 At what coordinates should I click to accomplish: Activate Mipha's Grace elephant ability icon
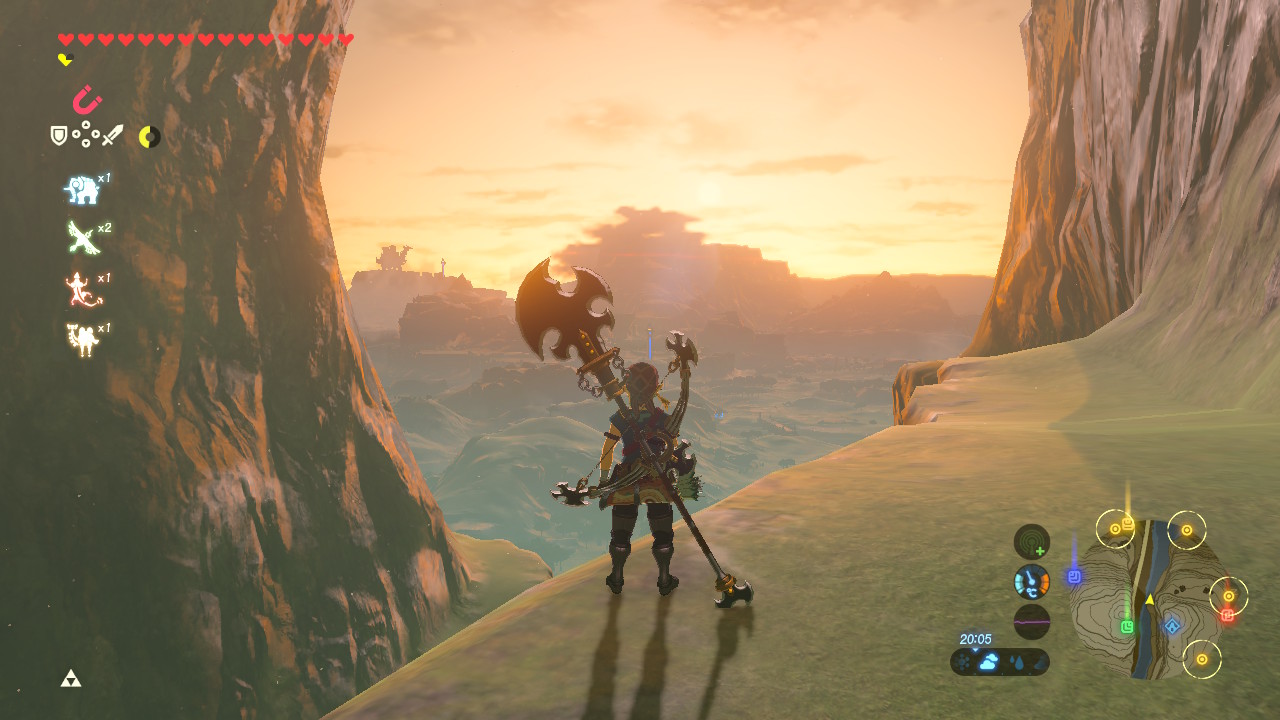click(x=82, y=190)
